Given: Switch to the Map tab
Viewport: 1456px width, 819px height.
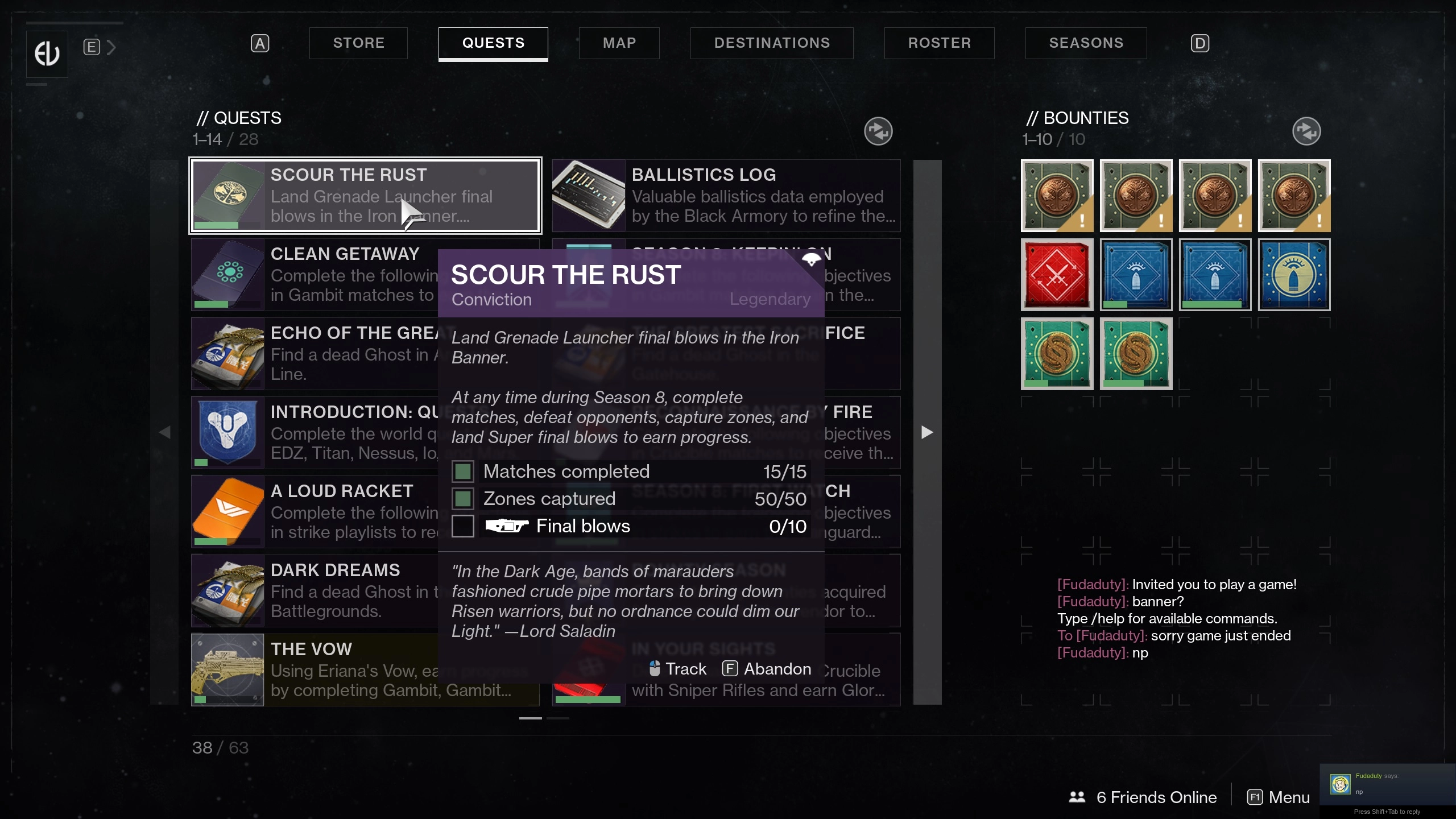Looking at the screenshot, I should click(619, 43).
